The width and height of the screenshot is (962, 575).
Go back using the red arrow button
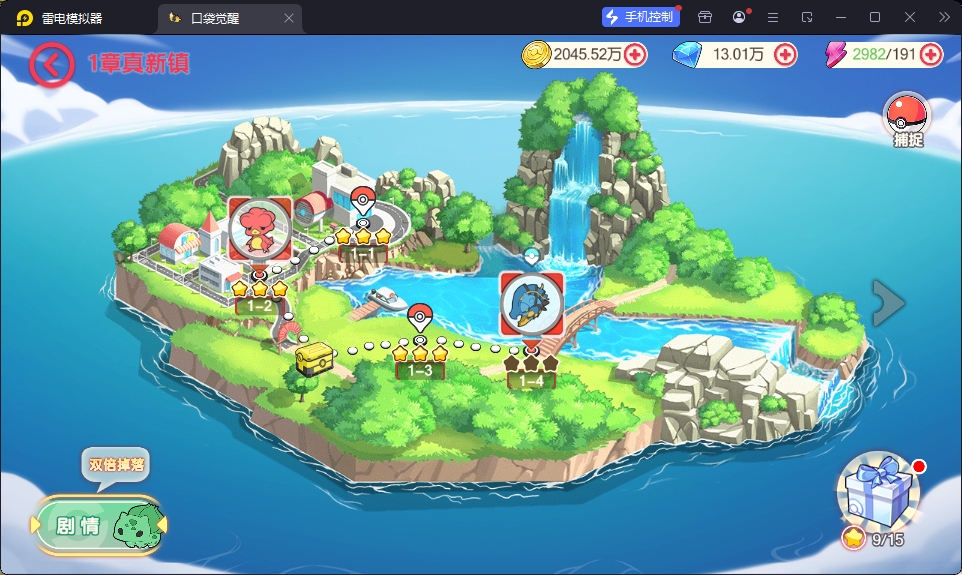(51, 64)
